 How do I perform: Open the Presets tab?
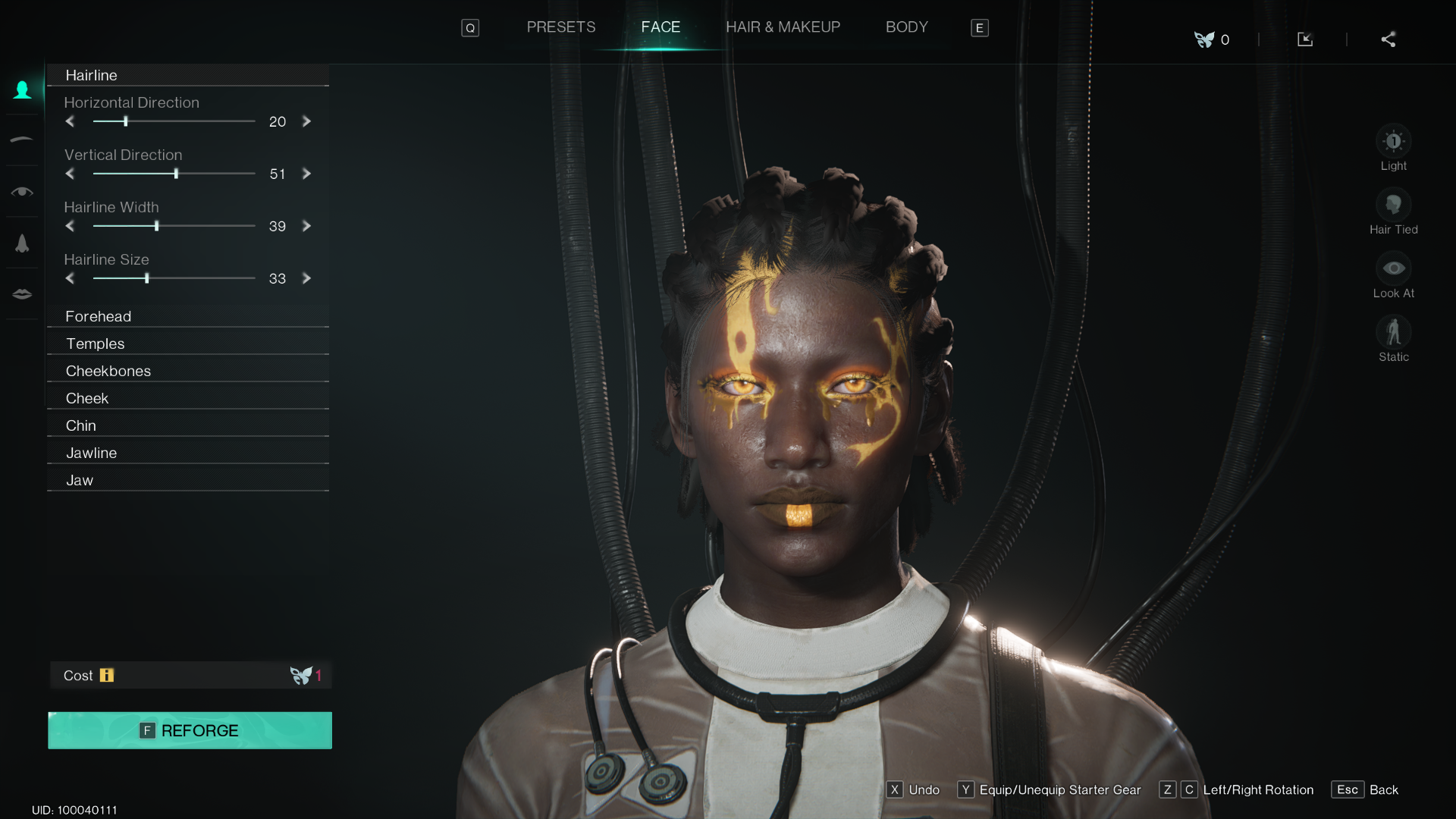561,27
